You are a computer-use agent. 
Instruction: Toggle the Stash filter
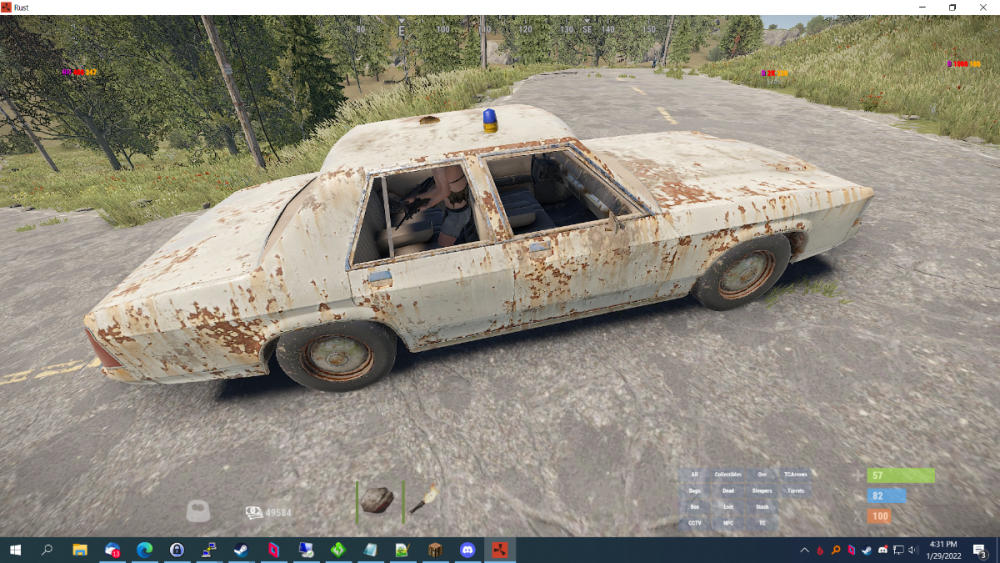762,507
